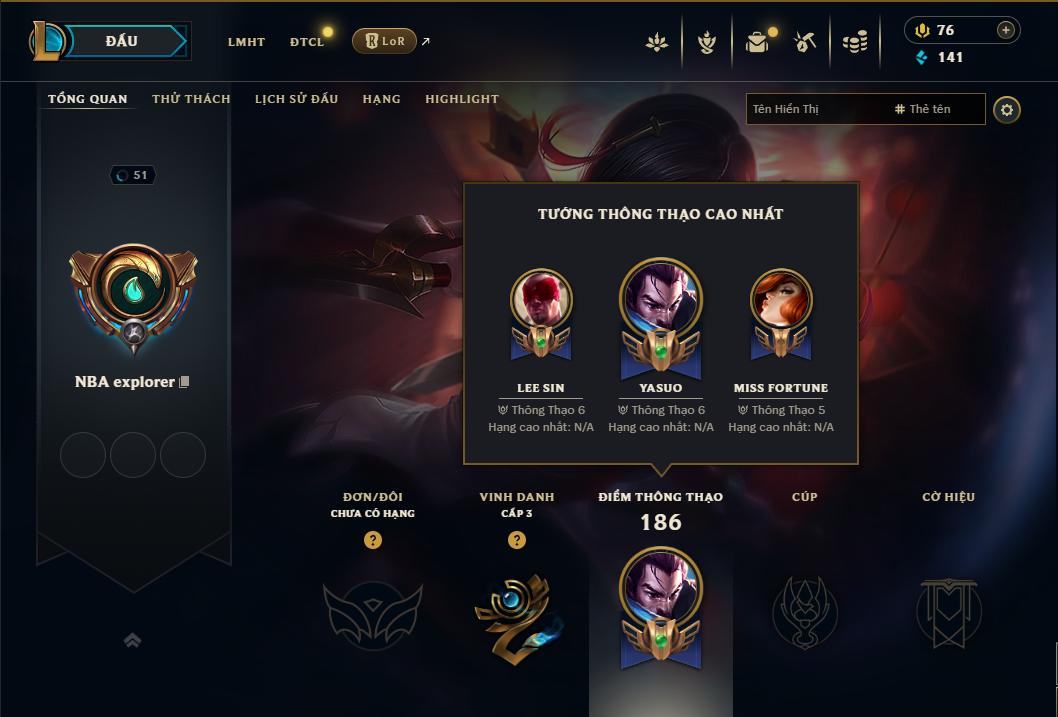Screen dimensions: 1058x717
Task: Click the Đơn/Đôi rank help question mark
Action: pyautogui.click(x=373, y=540)
